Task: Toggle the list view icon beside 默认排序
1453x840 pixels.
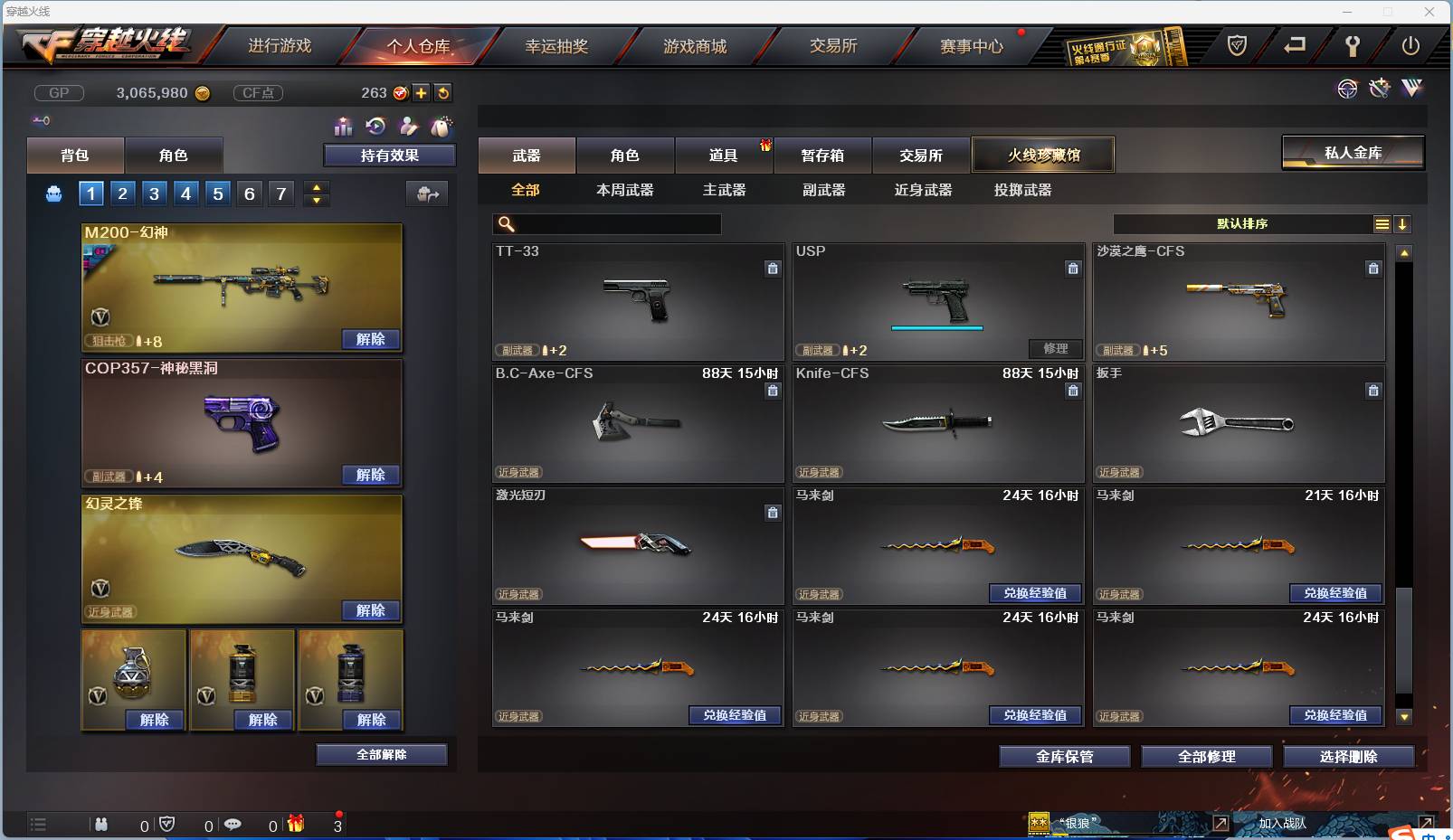Action: [x=1382, y=223]
